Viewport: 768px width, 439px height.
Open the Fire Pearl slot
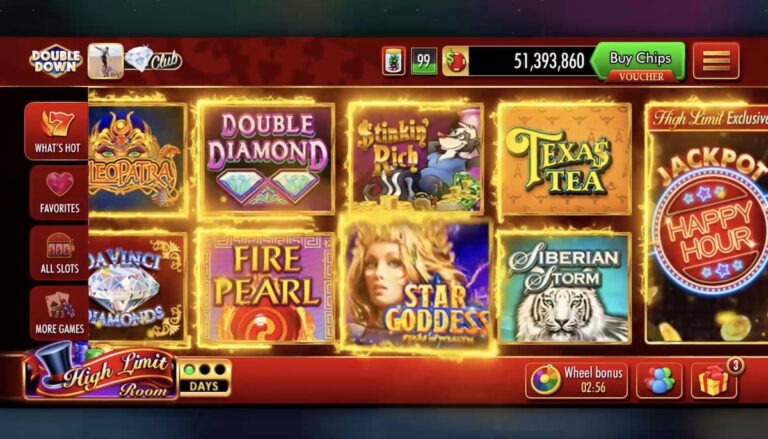coord(267,287)
